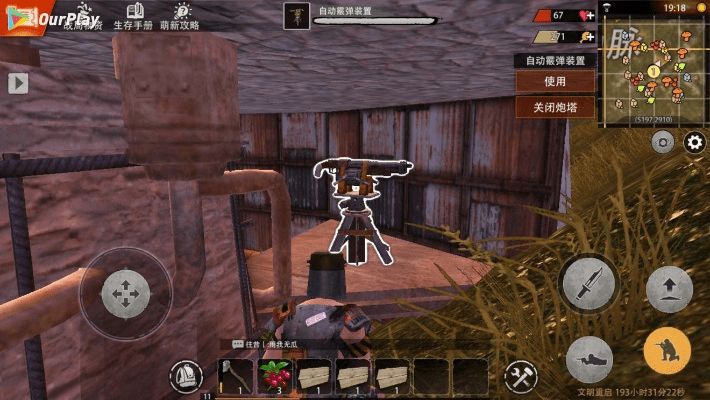Tap the knife attack button
This screenshot has width=710, height=400.
click(590, 284)
